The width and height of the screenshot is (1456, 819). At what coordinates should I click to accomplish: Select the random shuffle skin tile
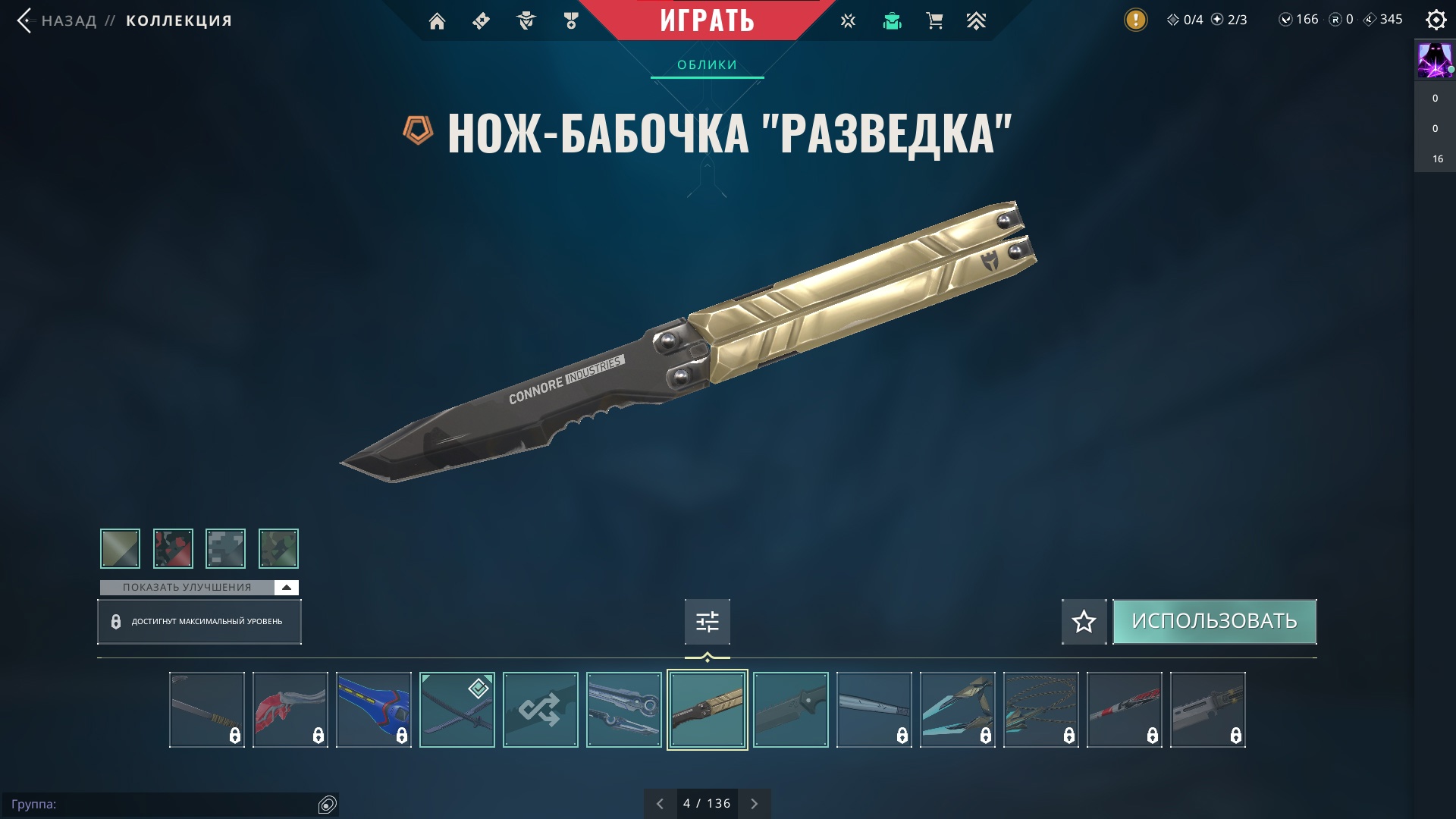(x=540, y=710)
